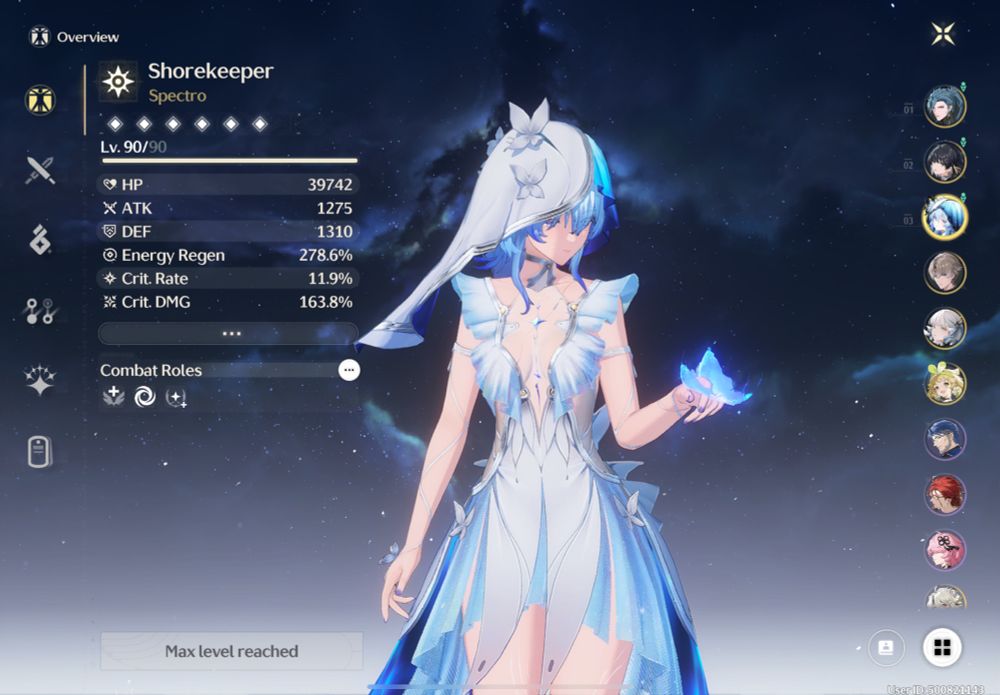Switch to the pink-haired character portrait
The height and width of the screenshot is (695, 1000).
point(944,549)
